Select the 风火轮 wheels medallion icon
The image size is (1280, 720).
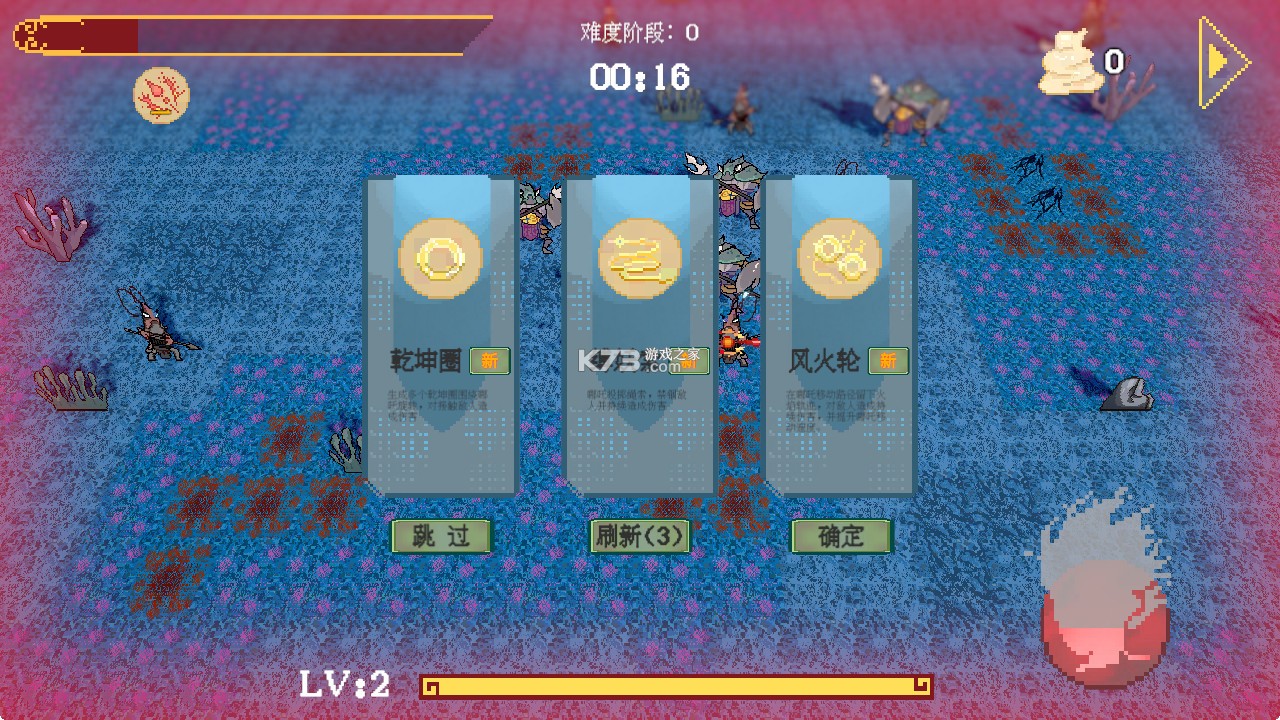click(x=840, y=257)
